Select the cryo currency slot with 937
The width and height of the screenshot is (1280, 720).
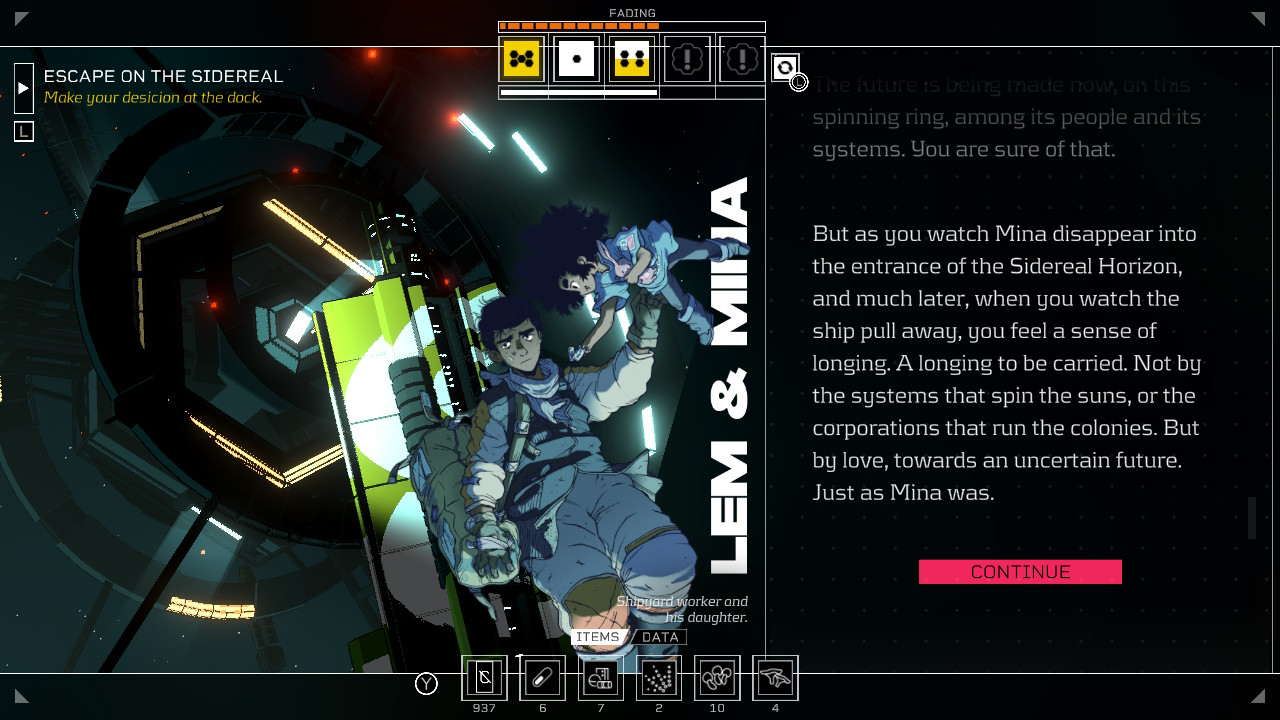484,679
